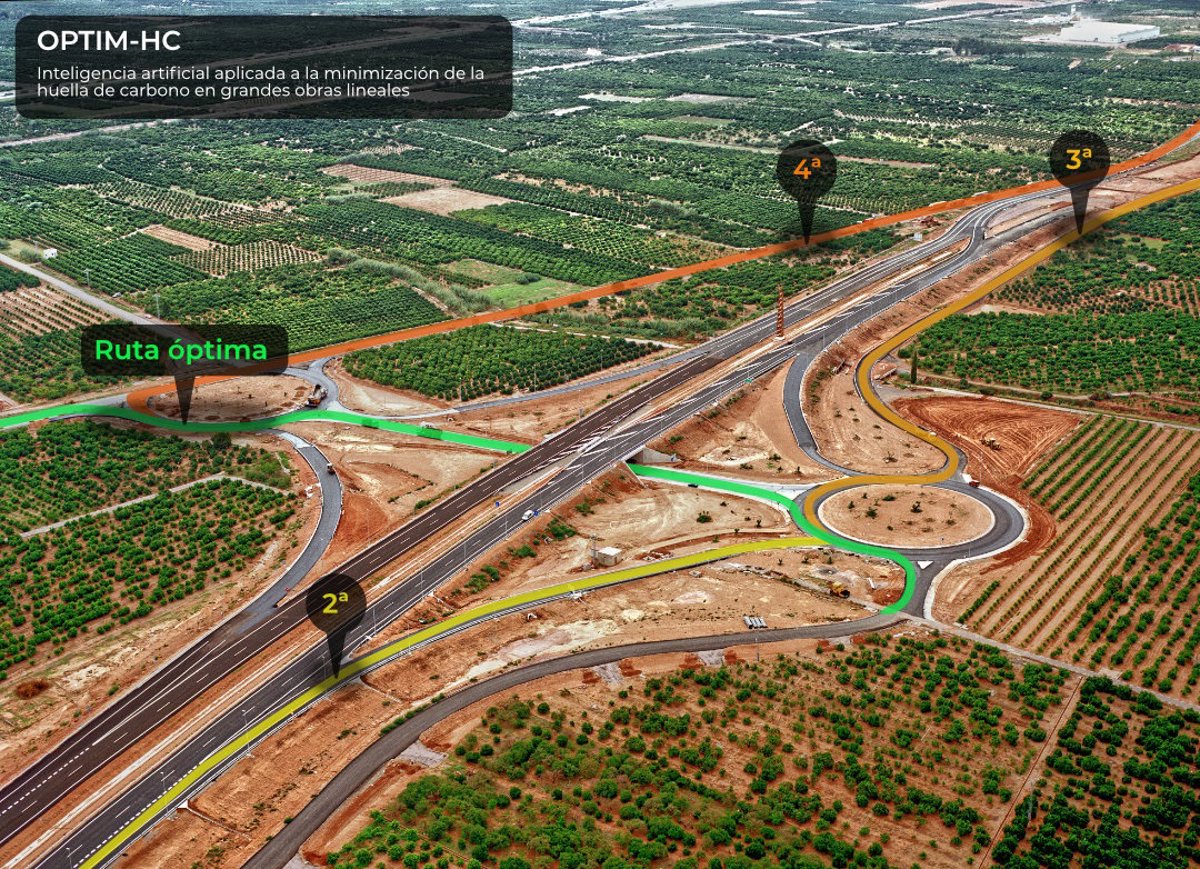Open the 4ª route alternative pin
This screenshot has width=1200, height=869.
[x=806, y=170]
